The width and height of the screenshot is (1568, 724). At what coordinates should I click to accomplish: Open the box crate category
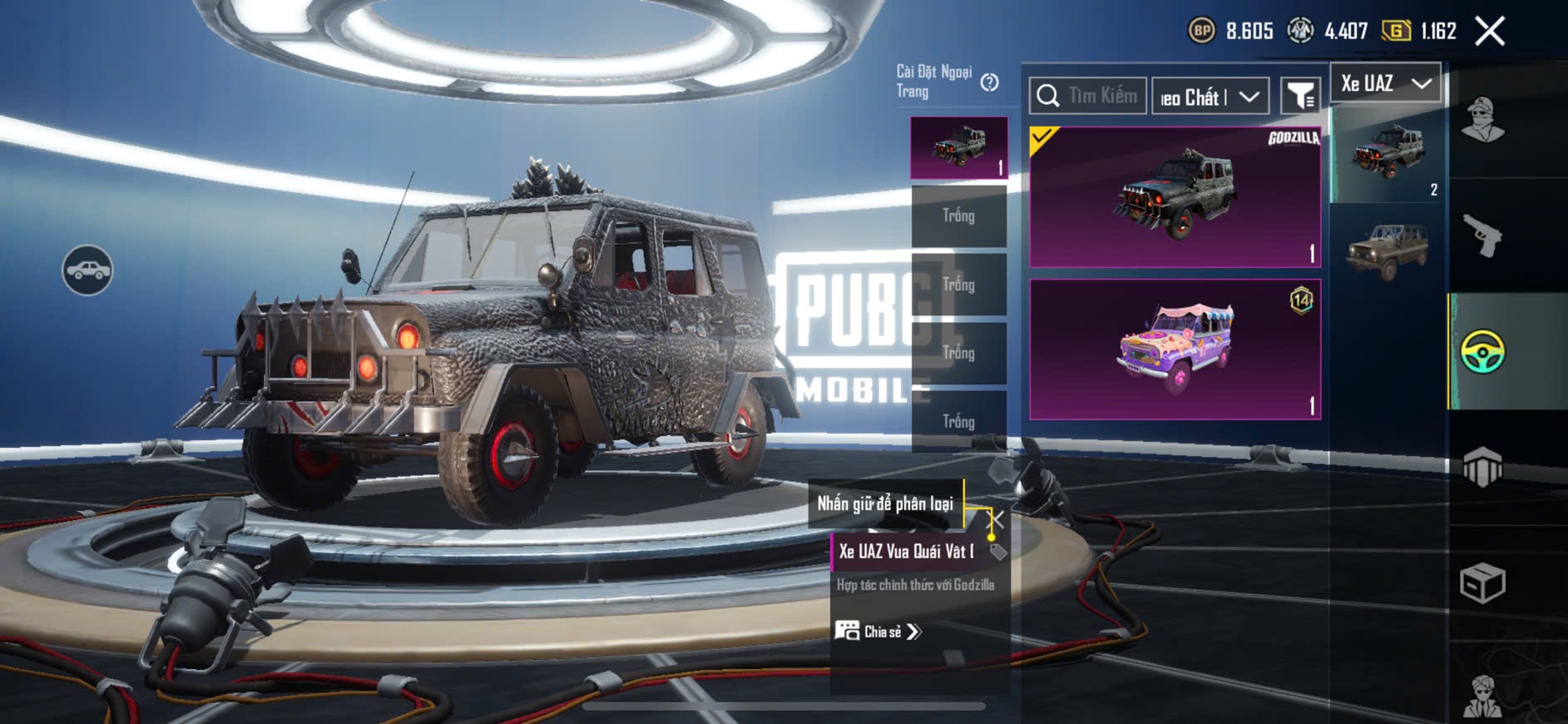pyautogui.click(x=1482, y=583)
